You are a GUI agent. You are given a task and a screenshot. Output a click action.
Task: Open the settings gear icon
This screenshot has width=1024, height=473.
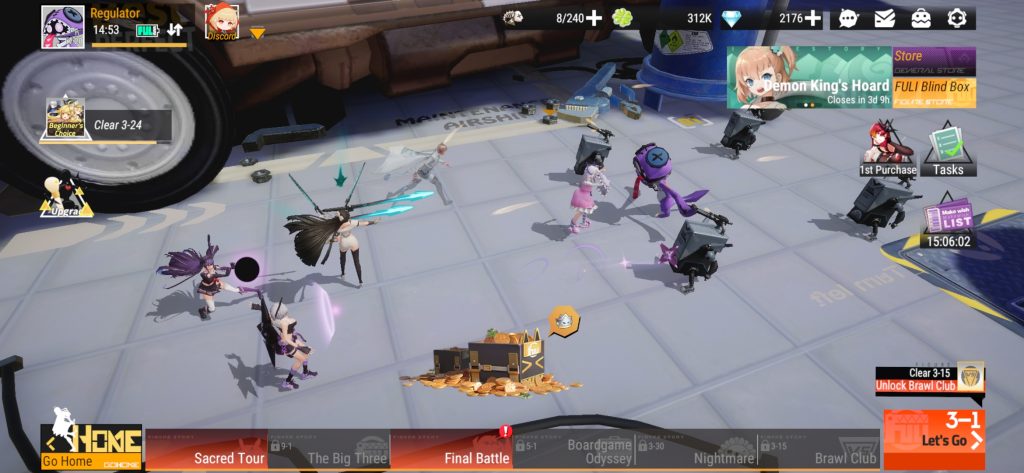tap(957, 18)
